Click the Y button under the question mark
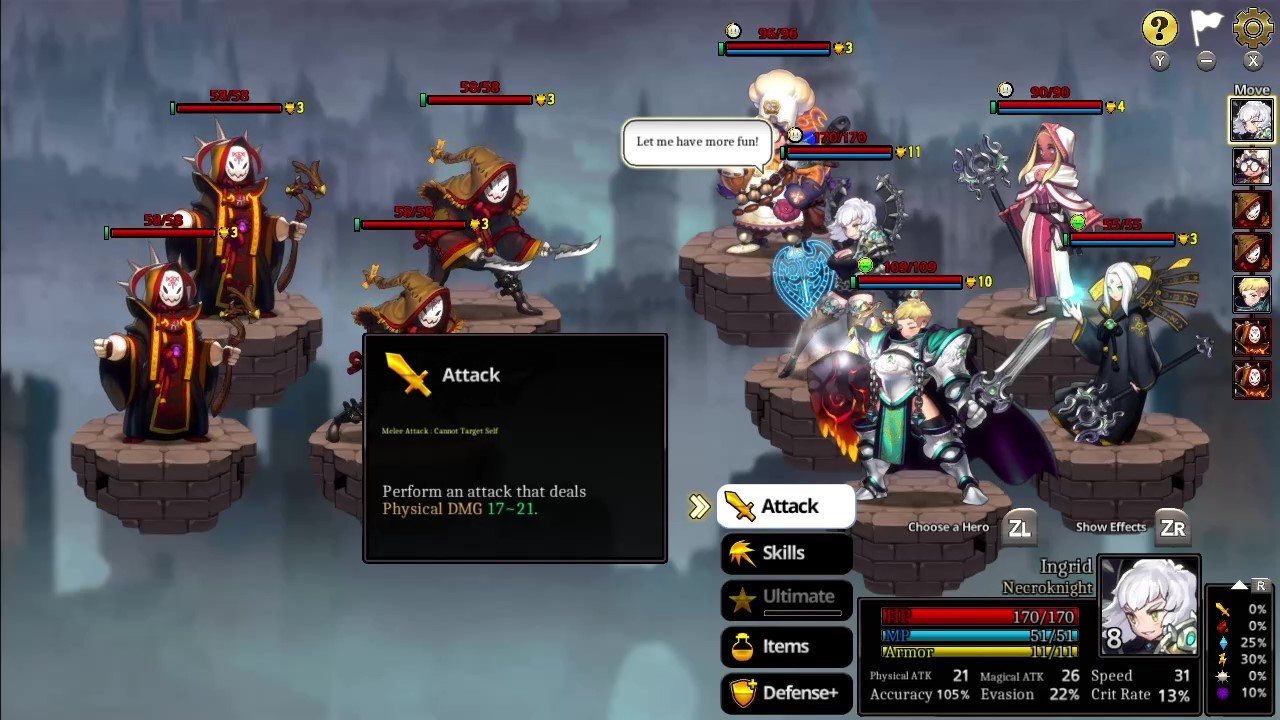Image resolution: width=1280 pixels, height=720 pixels. point(1159,60)
